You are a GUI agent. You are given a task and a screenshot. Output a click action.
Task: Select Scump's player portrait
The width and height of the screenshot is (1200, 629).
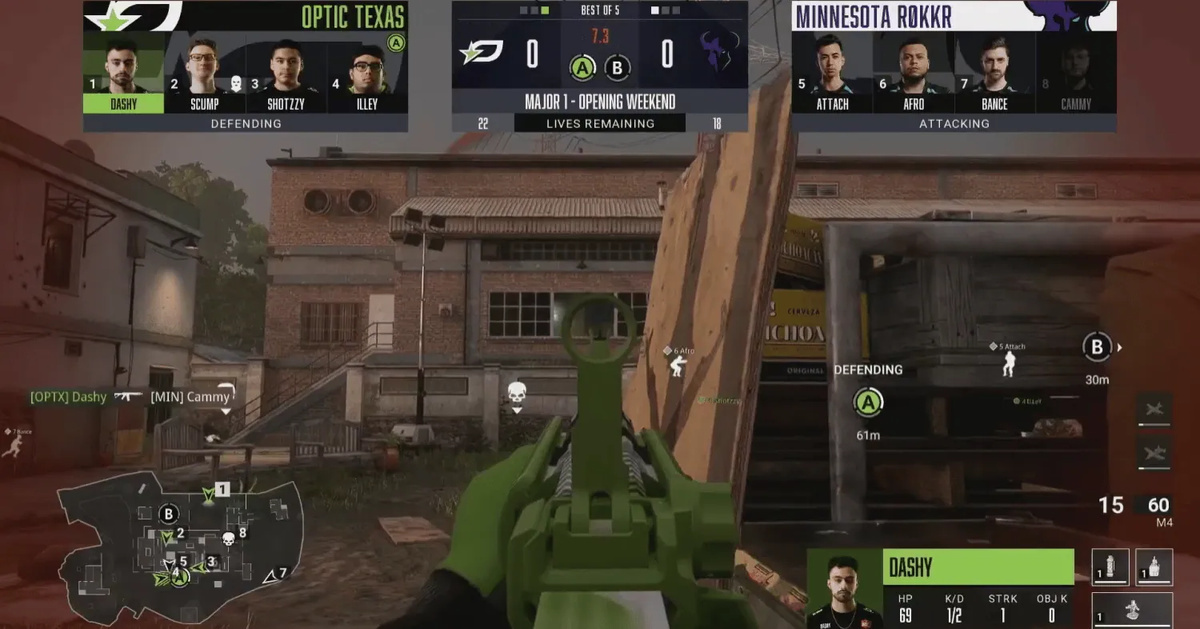[x=204, y=72]
